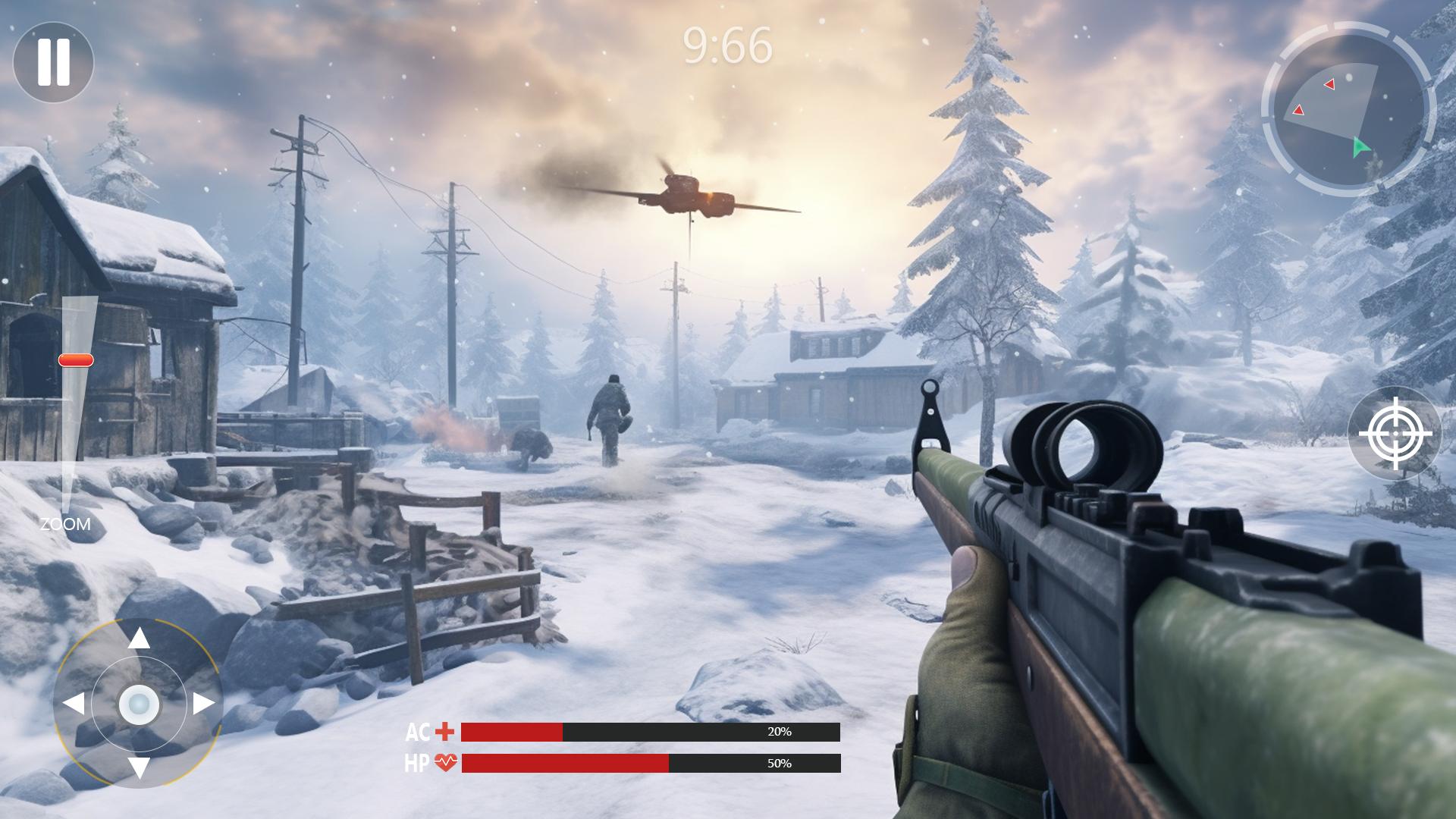Tap the pause button in the top-left corner

[x=53, y=61]
